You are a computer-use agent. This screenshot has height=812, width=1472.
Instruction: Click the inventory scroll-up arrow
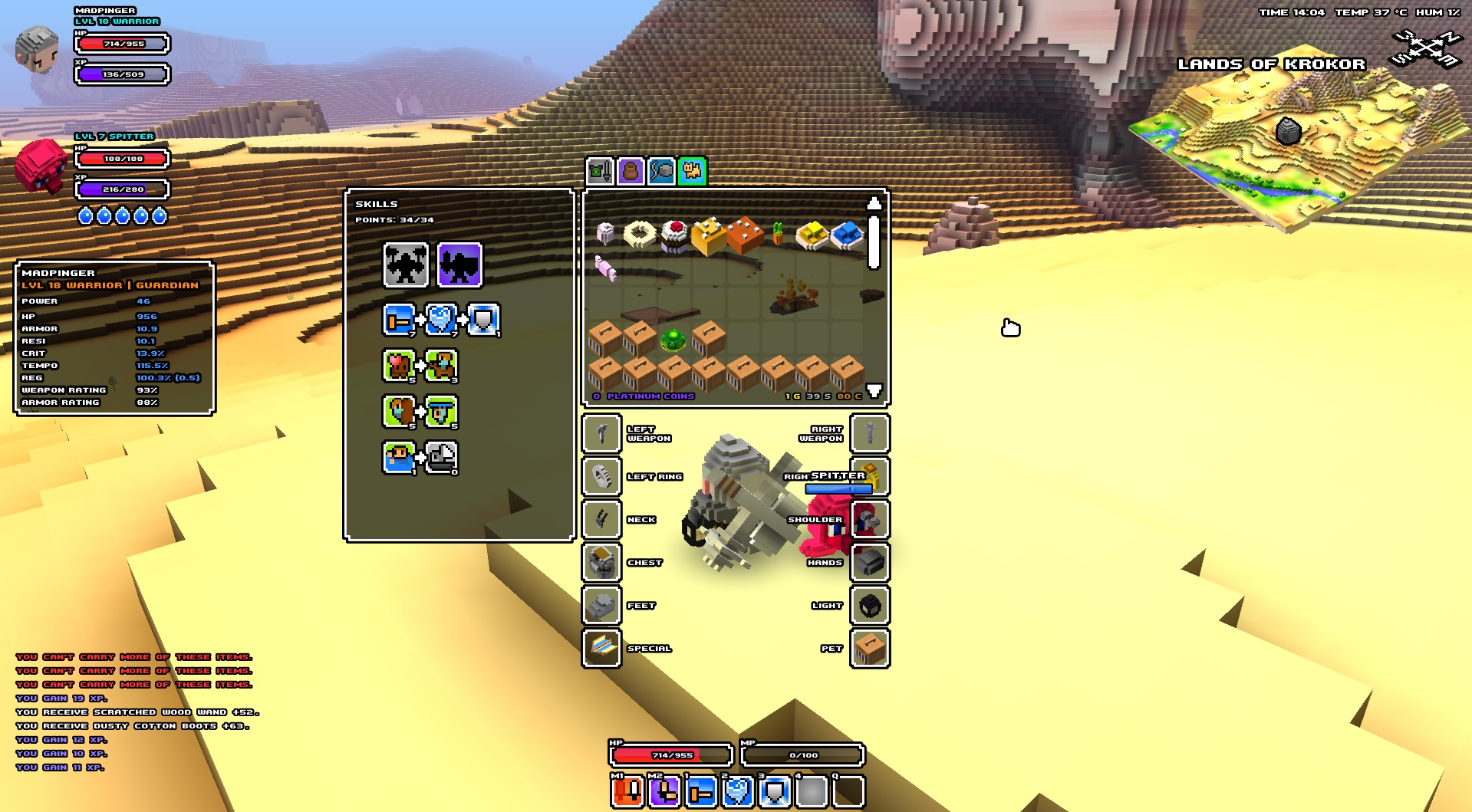pyautogui.click(x=874, y=203)
